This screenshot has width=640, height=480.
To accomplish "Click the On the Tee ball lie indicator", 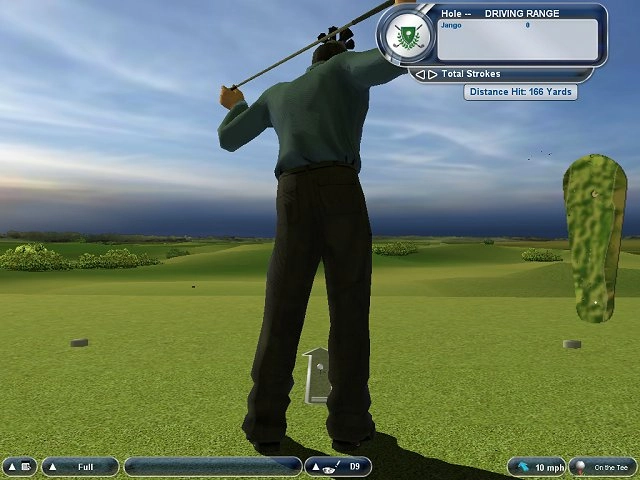I will click(x=602, y=467).
